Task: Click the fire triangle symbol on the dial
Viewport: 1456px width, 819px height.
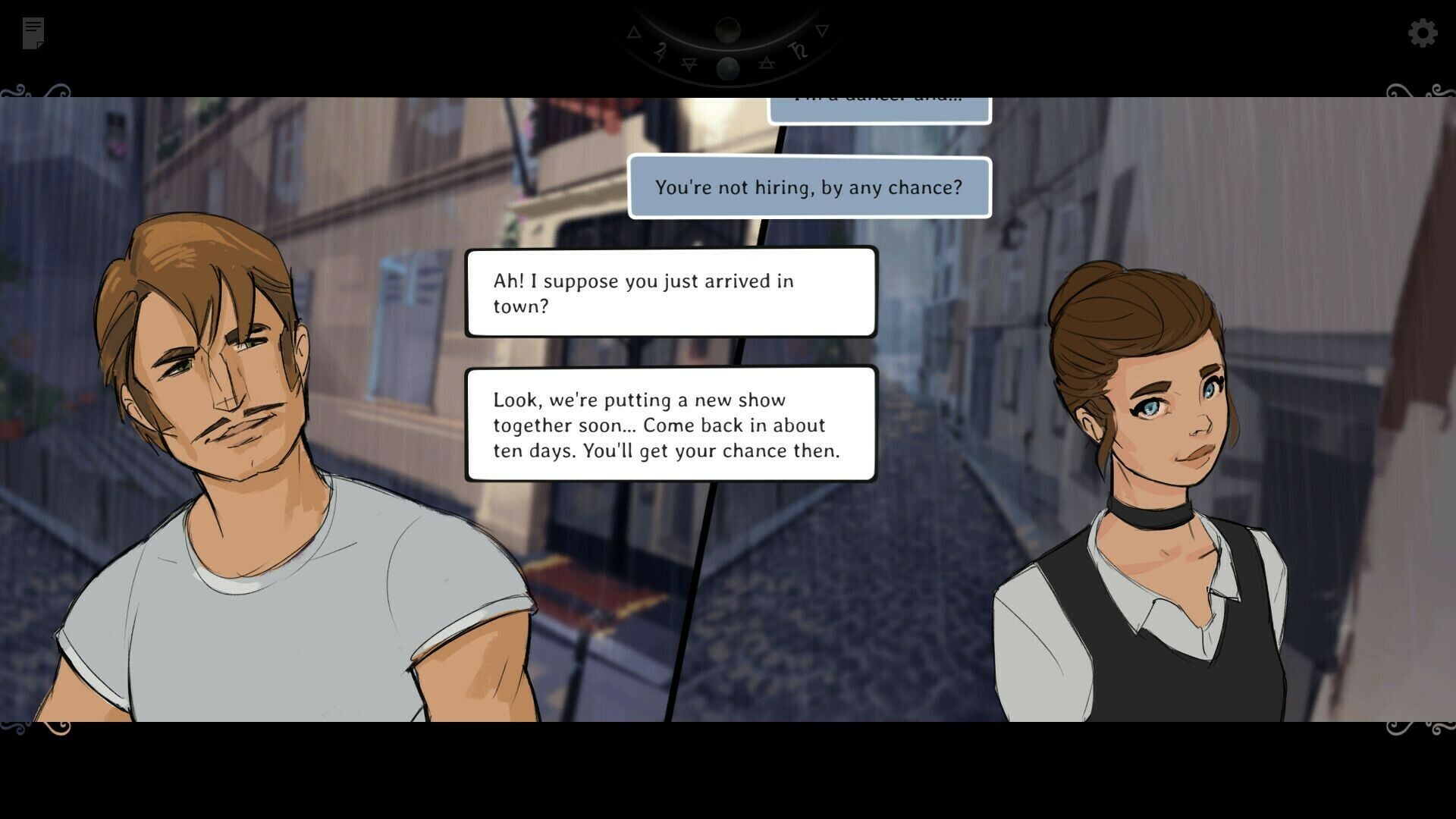Action: [634, 33]
